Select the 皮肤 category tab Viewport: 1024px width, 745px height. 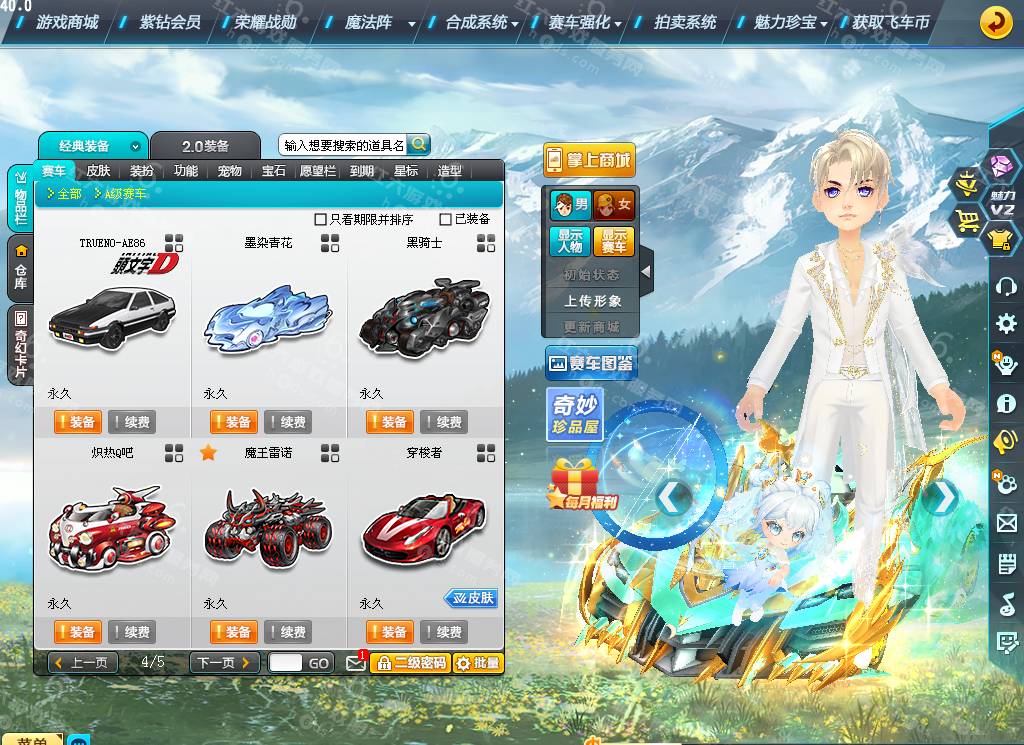[98, 171]
